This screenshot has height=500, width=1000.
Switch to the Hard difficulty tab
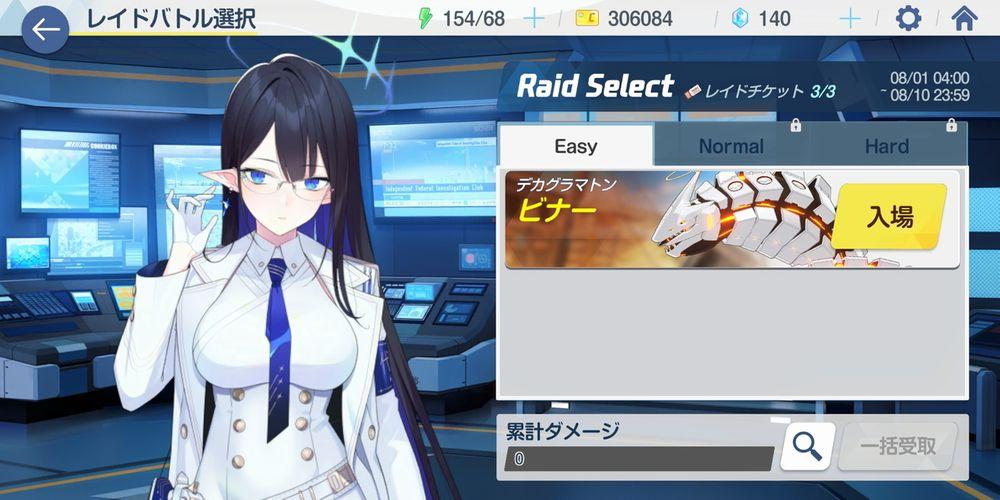(x=887, y=146)
